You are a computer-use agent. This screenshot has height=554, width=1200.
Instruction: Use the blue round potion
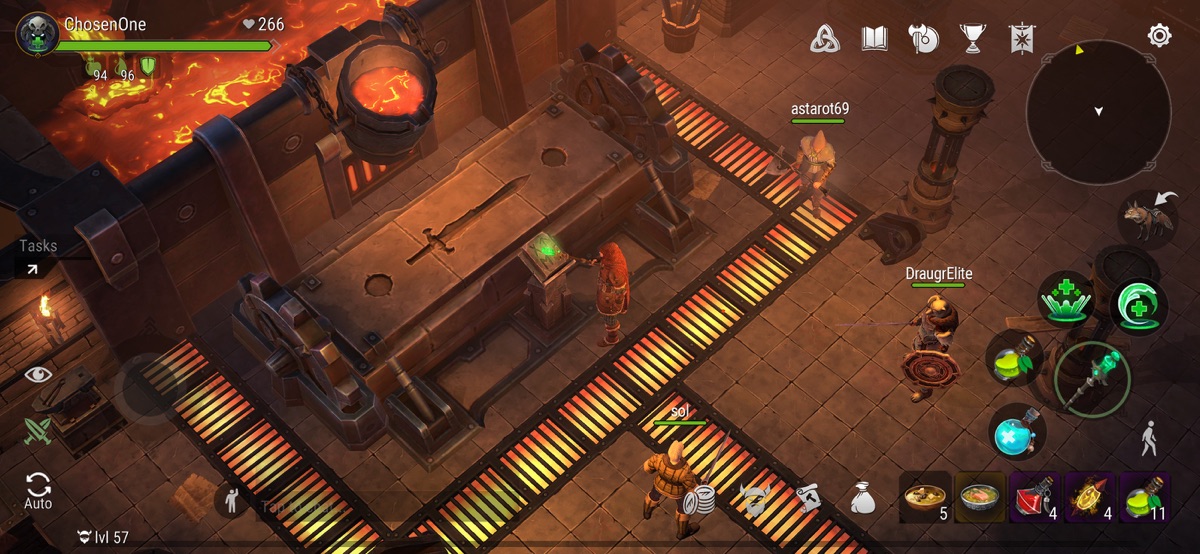coord(1018,433)
